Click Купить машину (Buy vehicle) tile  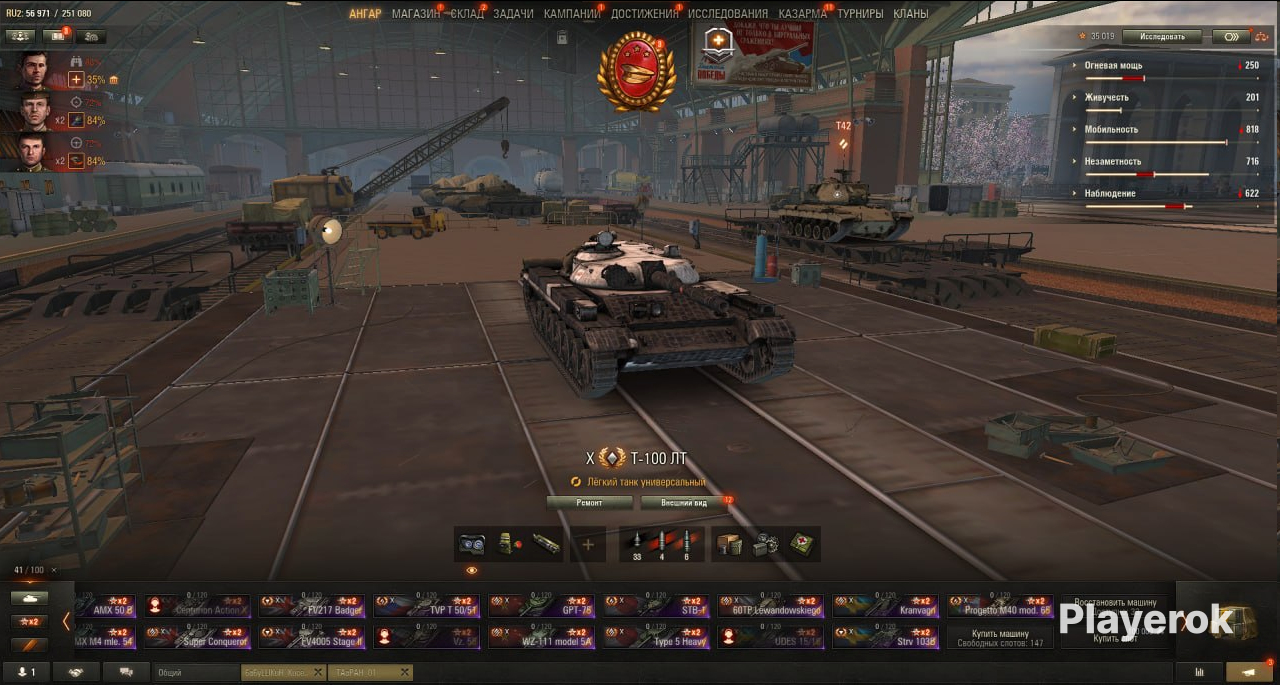1000,638
